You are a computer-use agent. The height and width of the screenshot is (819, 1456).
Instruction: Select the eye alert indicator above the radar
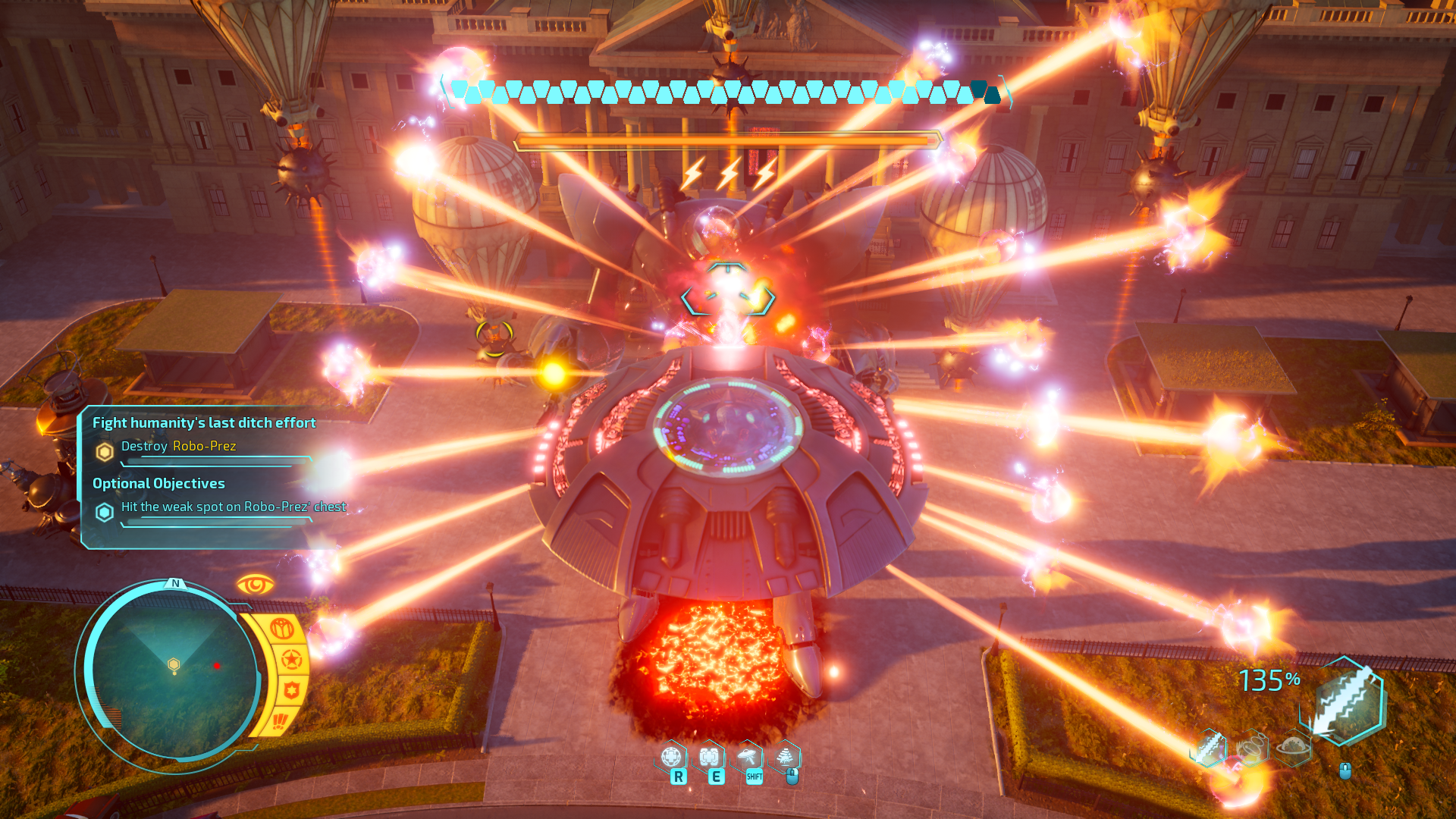(255, 585)
